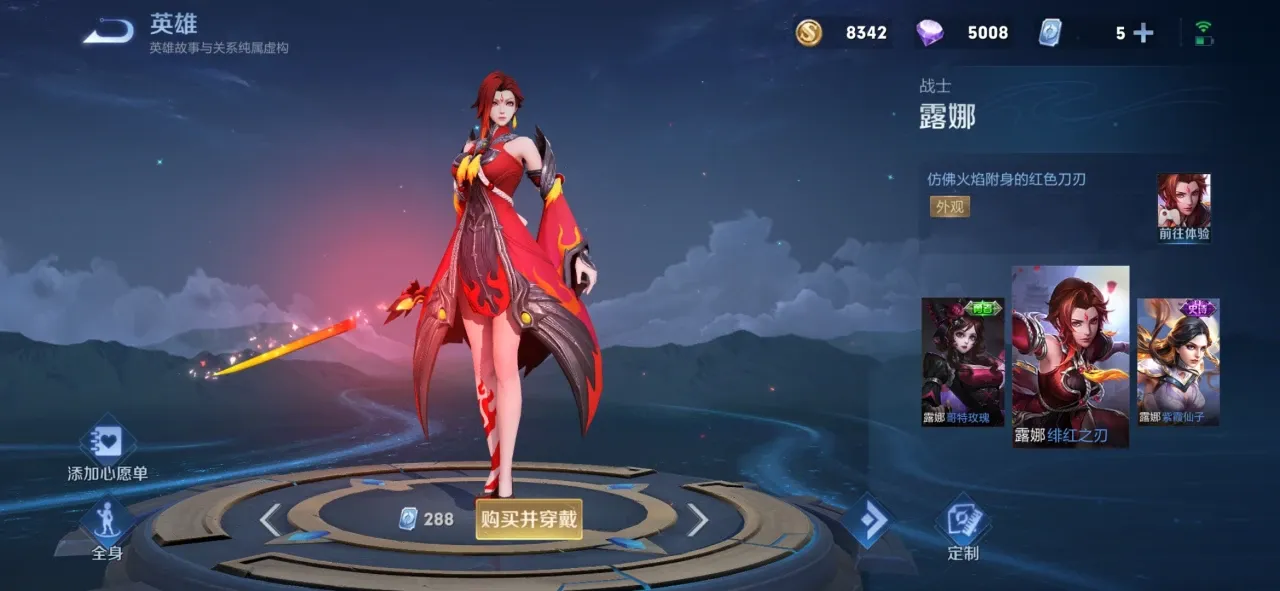
Task: Show the previous skin with left arrow
Action: pyautogui.click(x=270, y=519)
